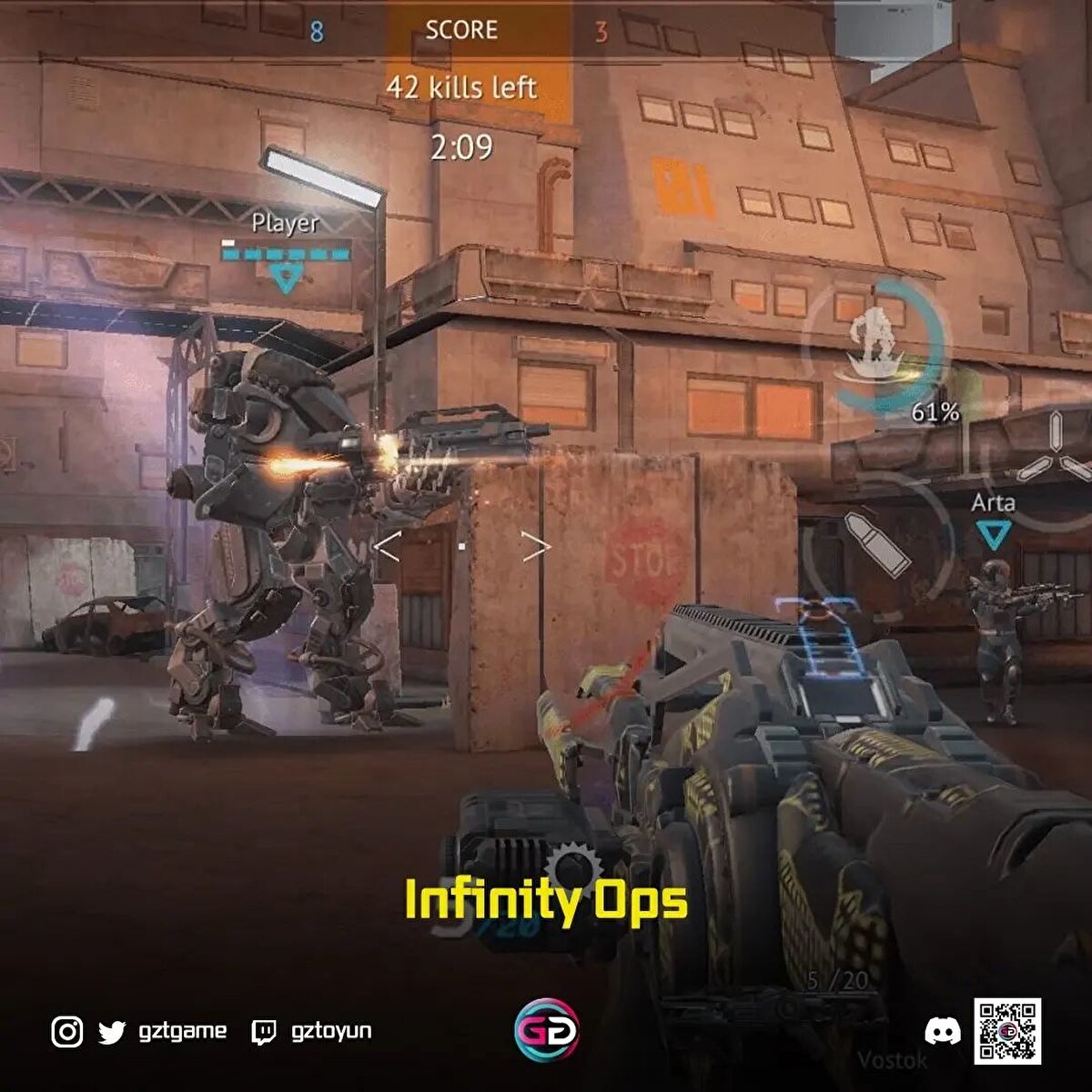The image size is (1092, 1092).
Task: Tap the bullet reload button
Action: [877, 544]
